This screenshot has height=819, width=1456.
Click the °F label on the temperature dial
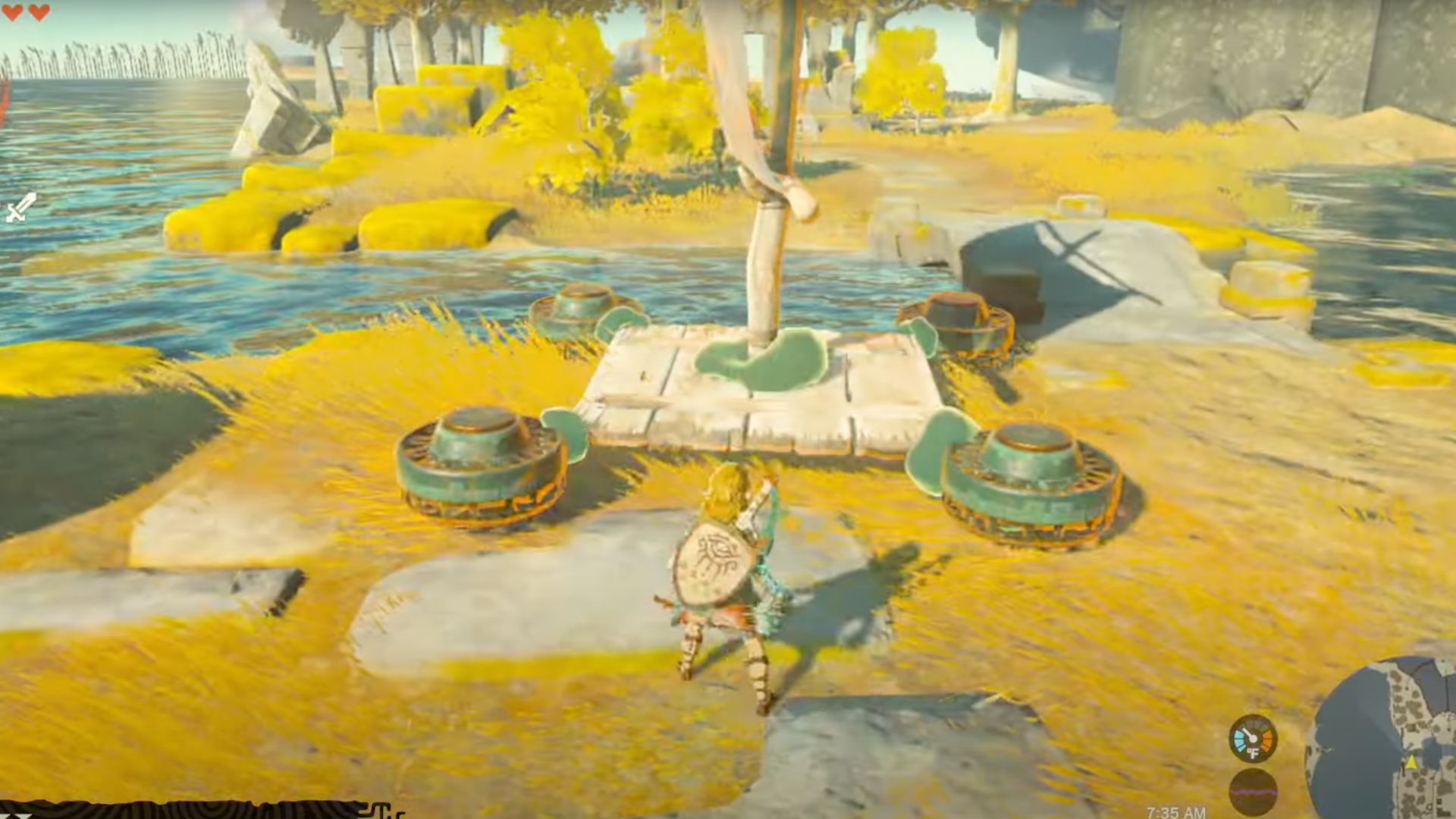(x=1253, y=753)
